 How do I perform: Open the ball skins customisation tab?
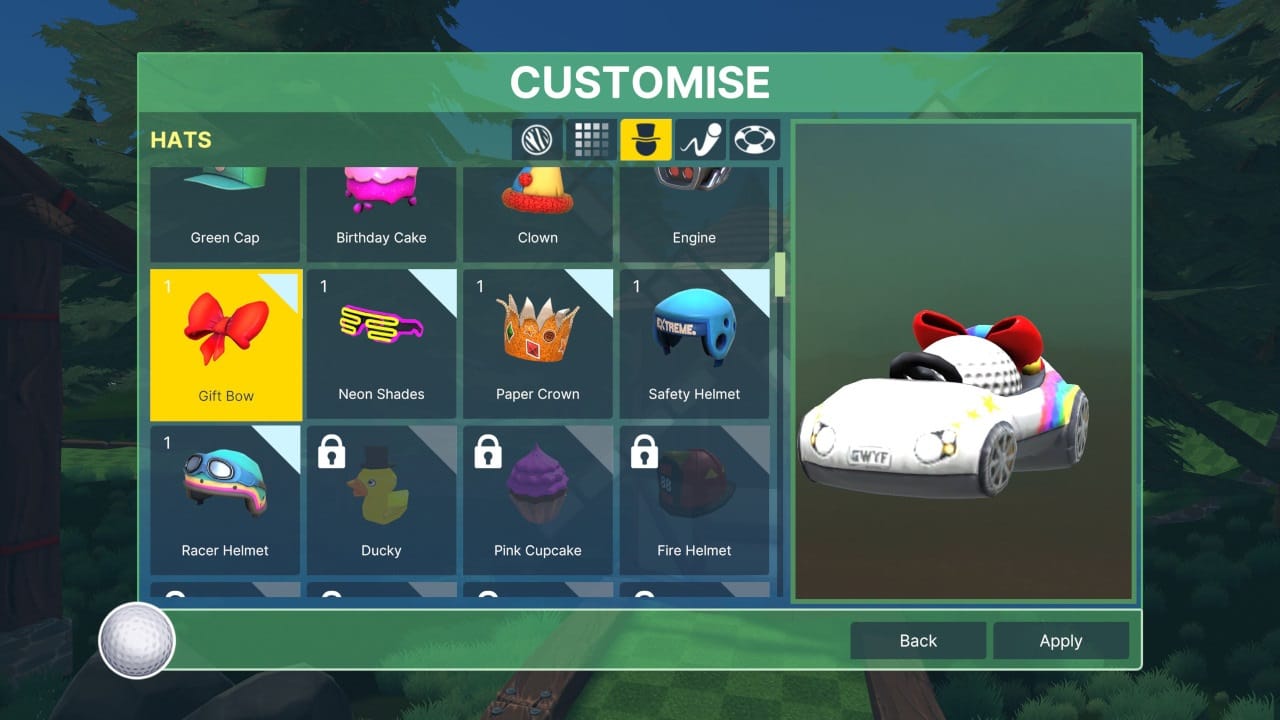click(x=536, y=139)
